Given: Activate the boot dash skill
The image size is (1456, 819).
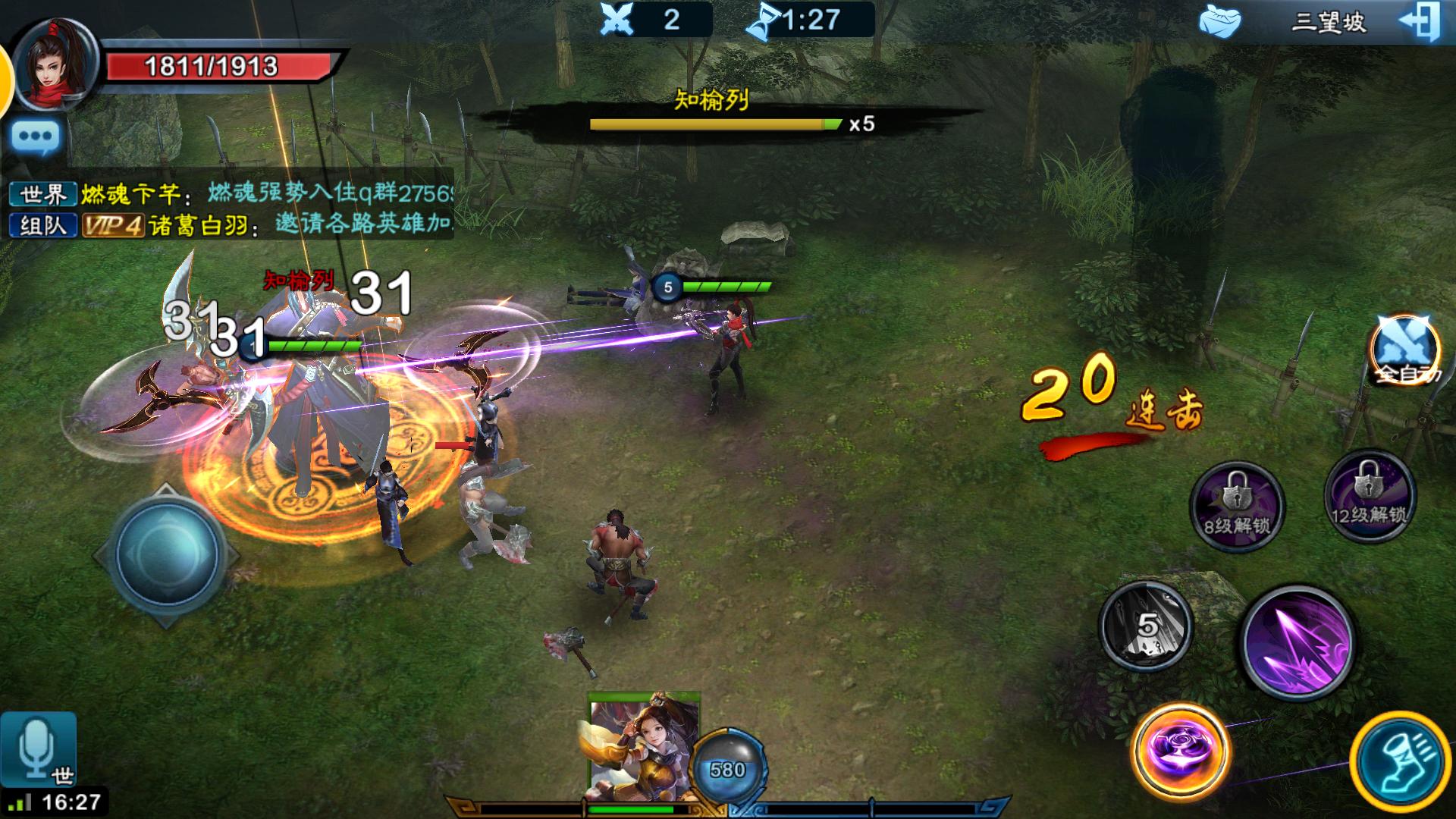Looking at the screenshot, I should point(1400,760).
